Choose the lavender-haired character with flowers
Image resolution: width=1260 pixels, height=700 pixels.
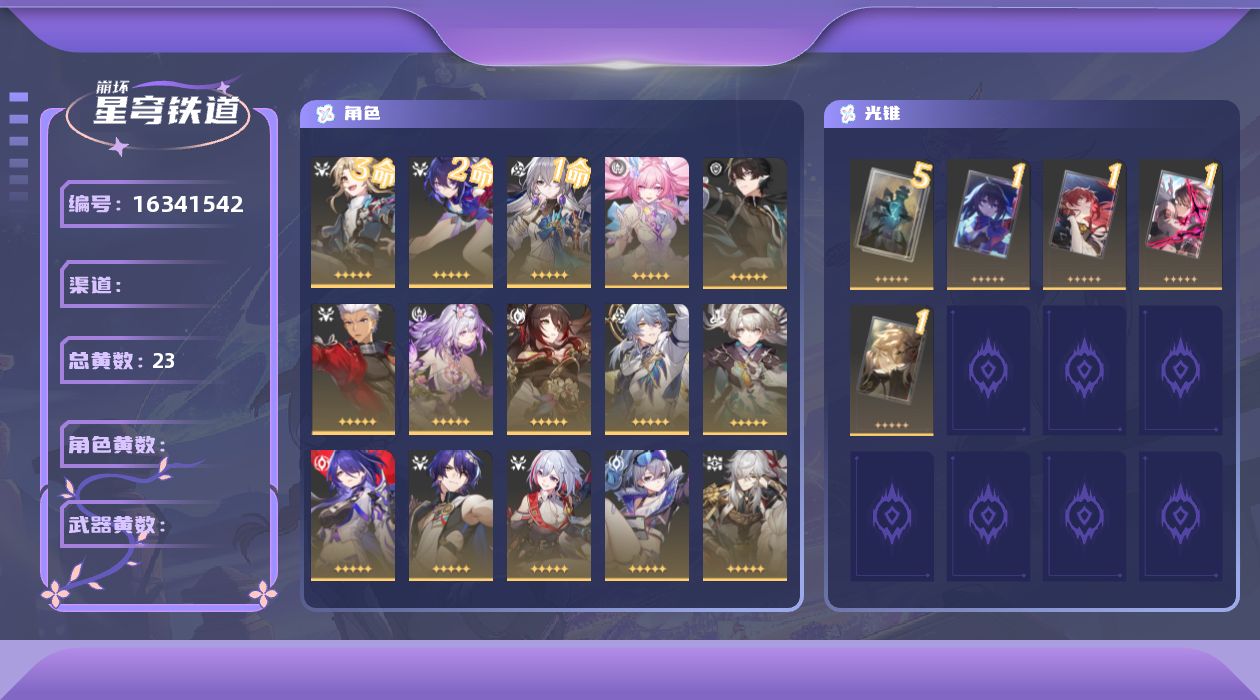[x=451, y=369]
